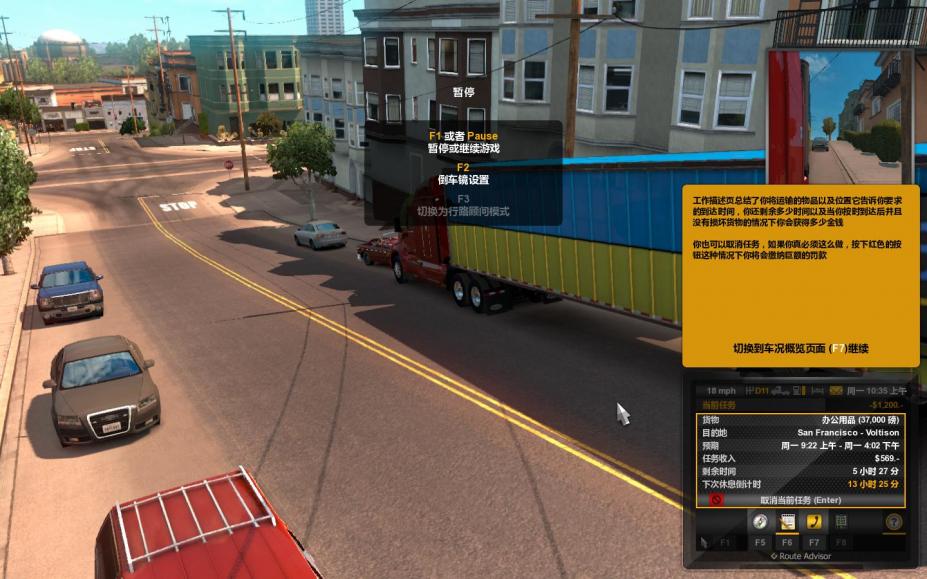This screenshot has height=579, width=927.
Task: Click the yellow tutorial hint panel
Action: pos(800,275)
